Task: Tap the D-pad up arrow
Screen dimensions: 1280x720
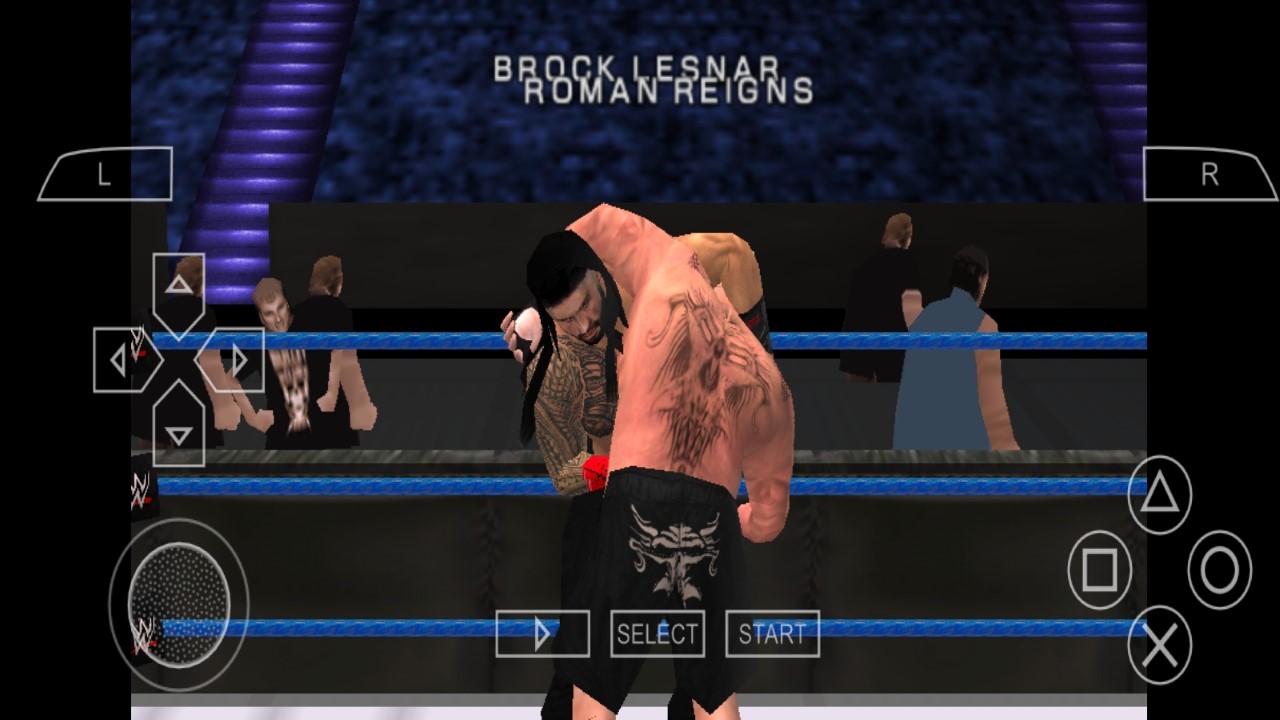Action: coord(179,288)
